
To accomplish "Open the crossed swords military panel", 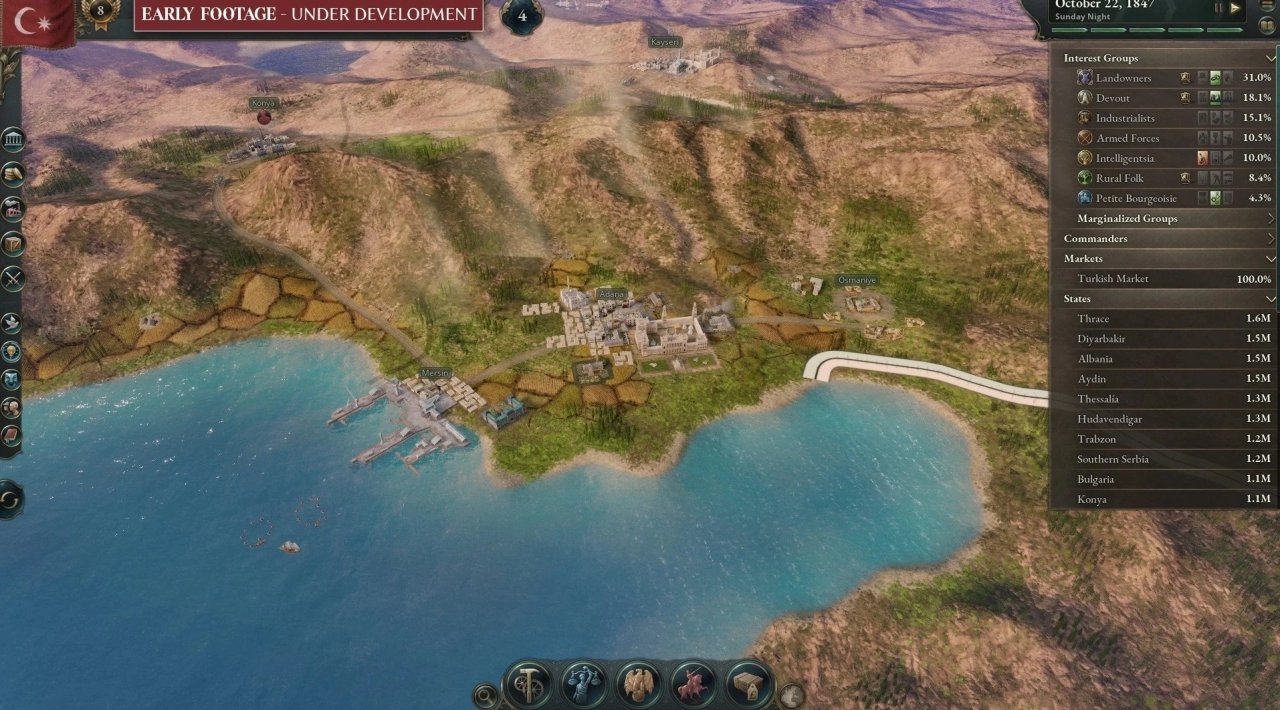I will coord(12,278).
